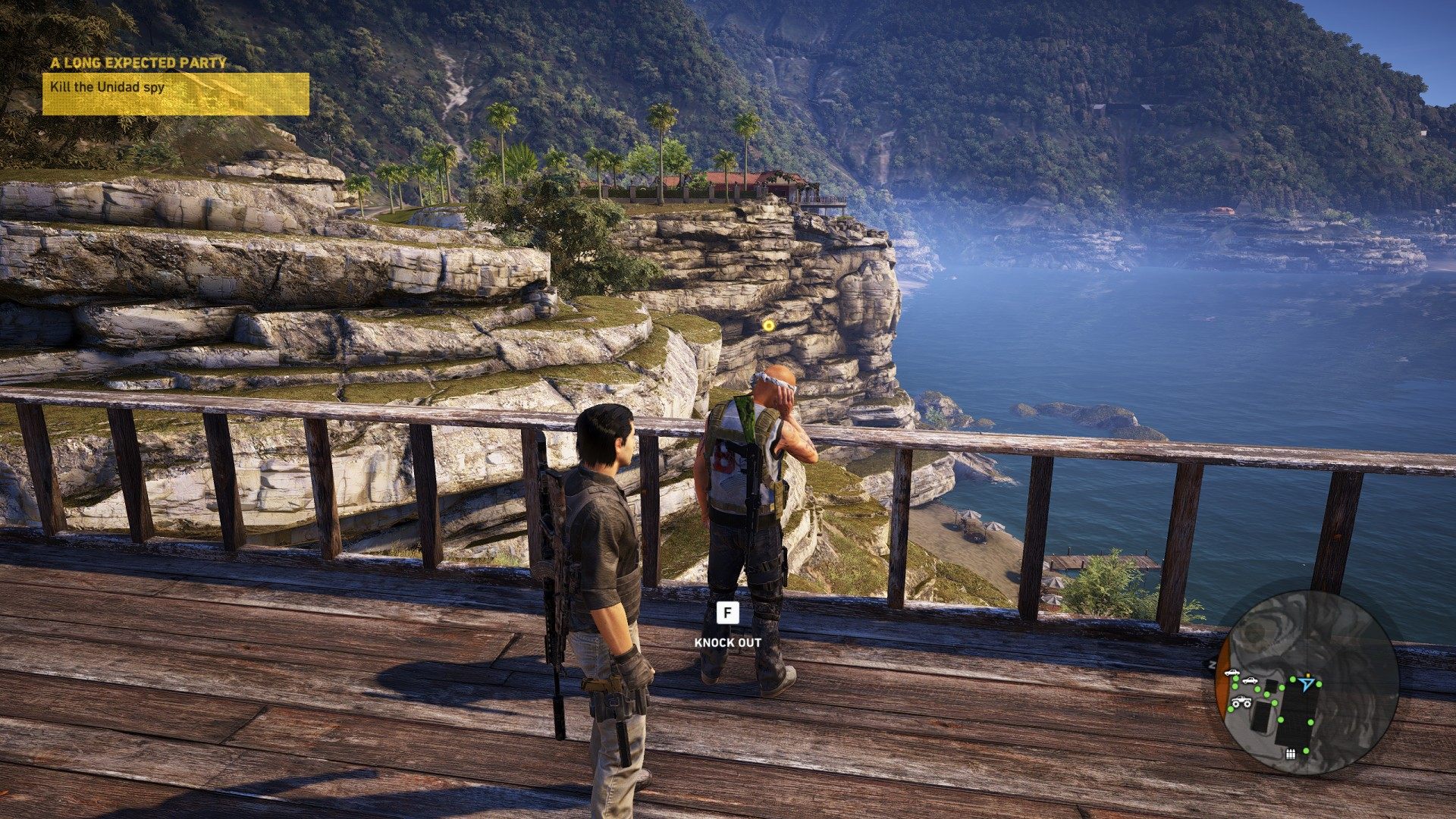Click the circular minimap
The image size is (1456, 819).
1310,682
